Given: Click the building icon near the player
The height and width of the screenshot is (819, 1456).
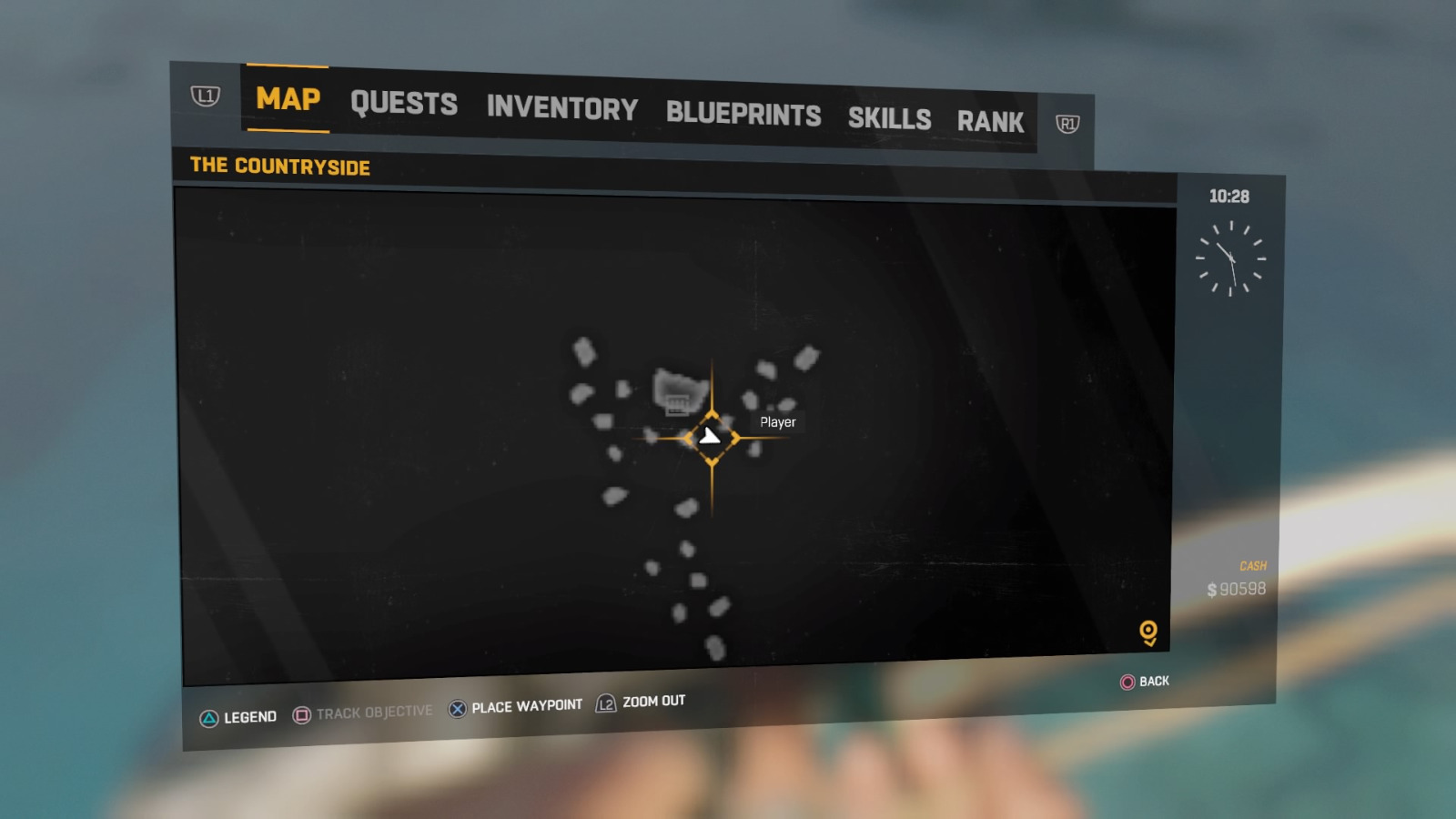Looking at the screenshot, I should (676, 405).
